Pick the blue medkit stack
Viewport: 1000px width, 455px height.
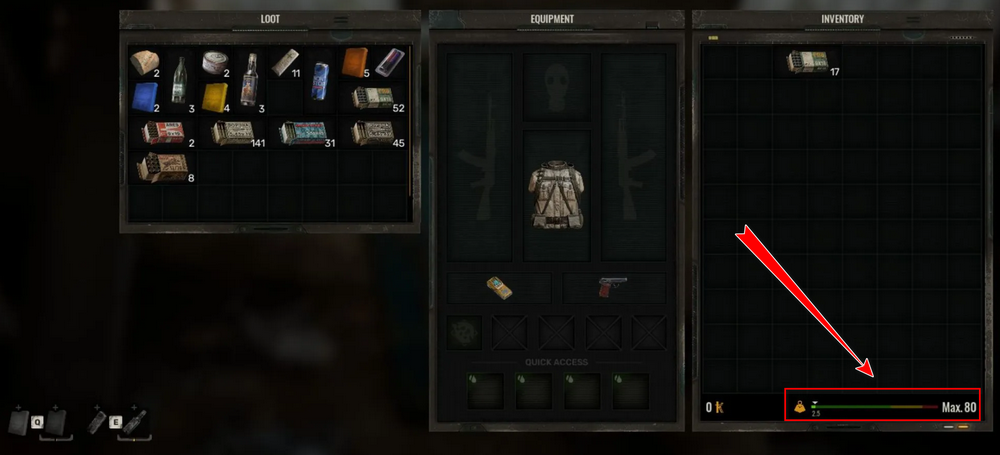click(146, 96)
